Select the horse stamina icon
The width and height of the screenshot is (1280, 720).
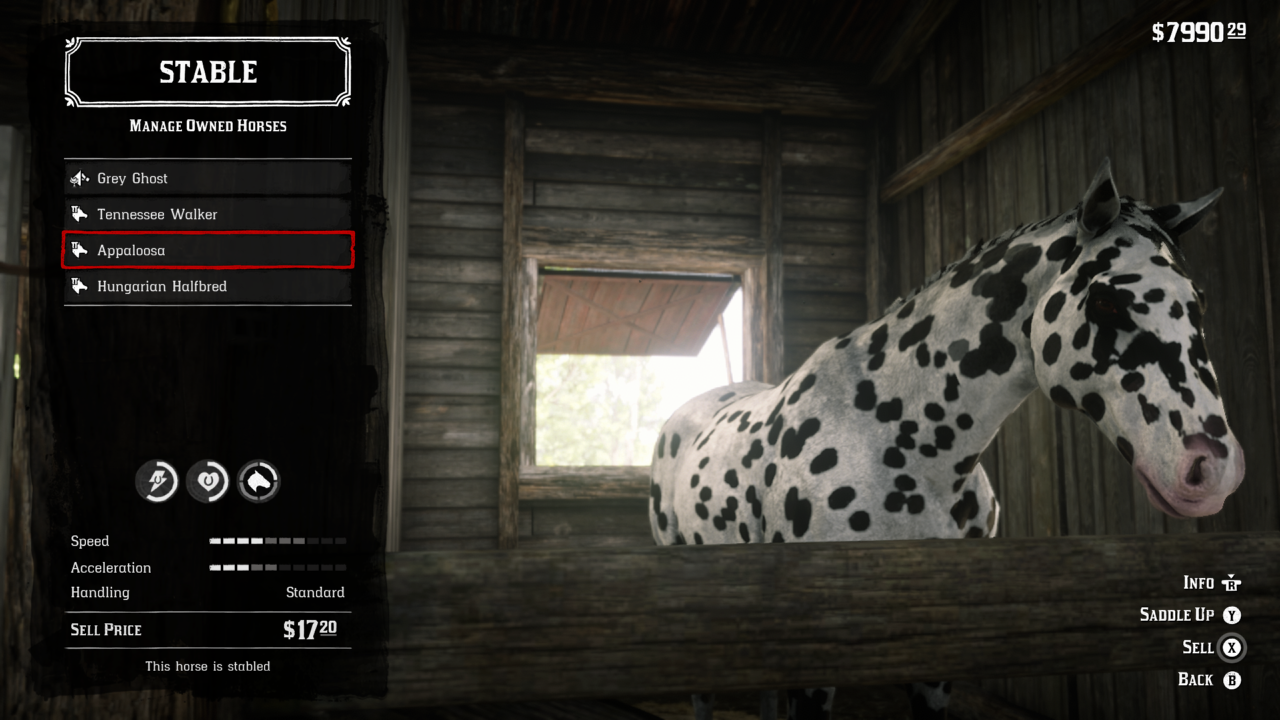tap(157, 481)
